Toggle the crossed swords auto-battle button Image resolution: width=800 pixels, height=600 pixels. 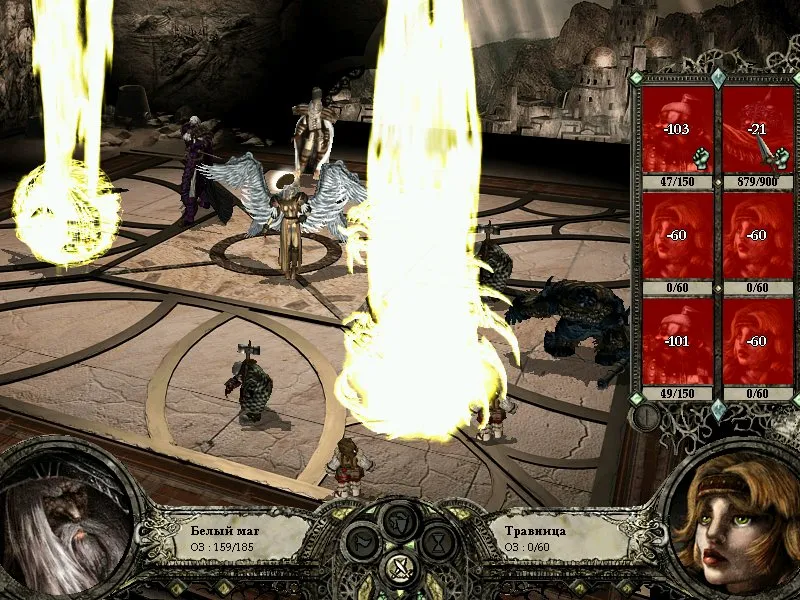(x=400, y=569)
